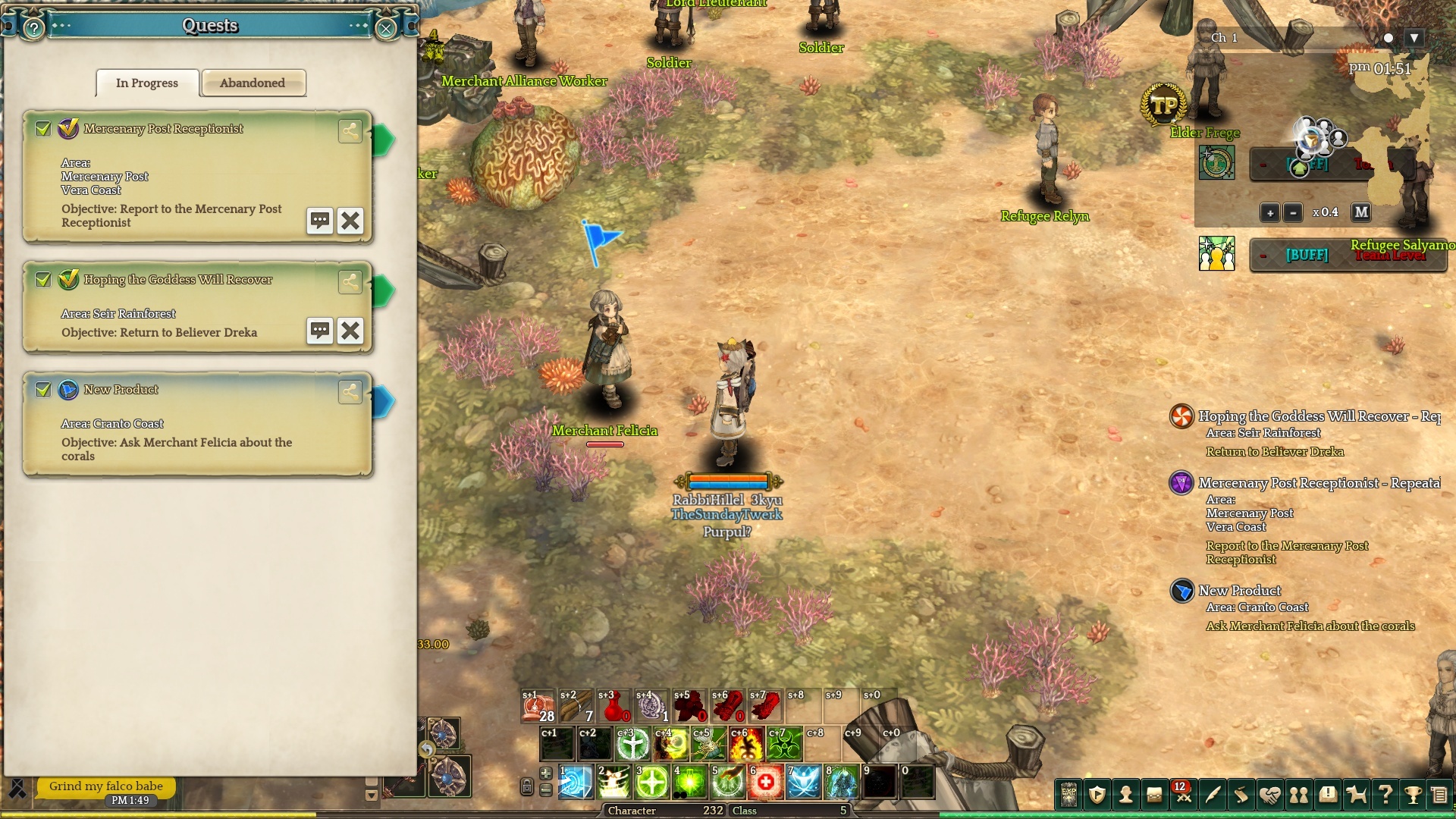
Task: Open the channel dropdown arrow
Action: pos(1414,38)
